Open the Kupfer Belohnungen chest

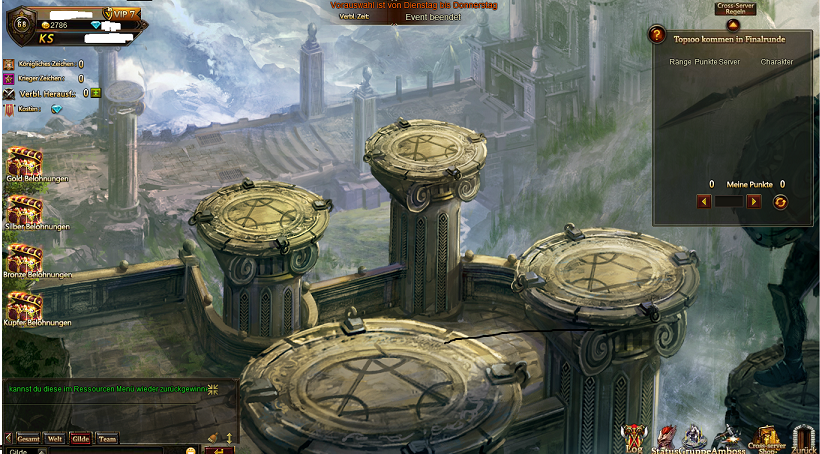tap(23, 306)
